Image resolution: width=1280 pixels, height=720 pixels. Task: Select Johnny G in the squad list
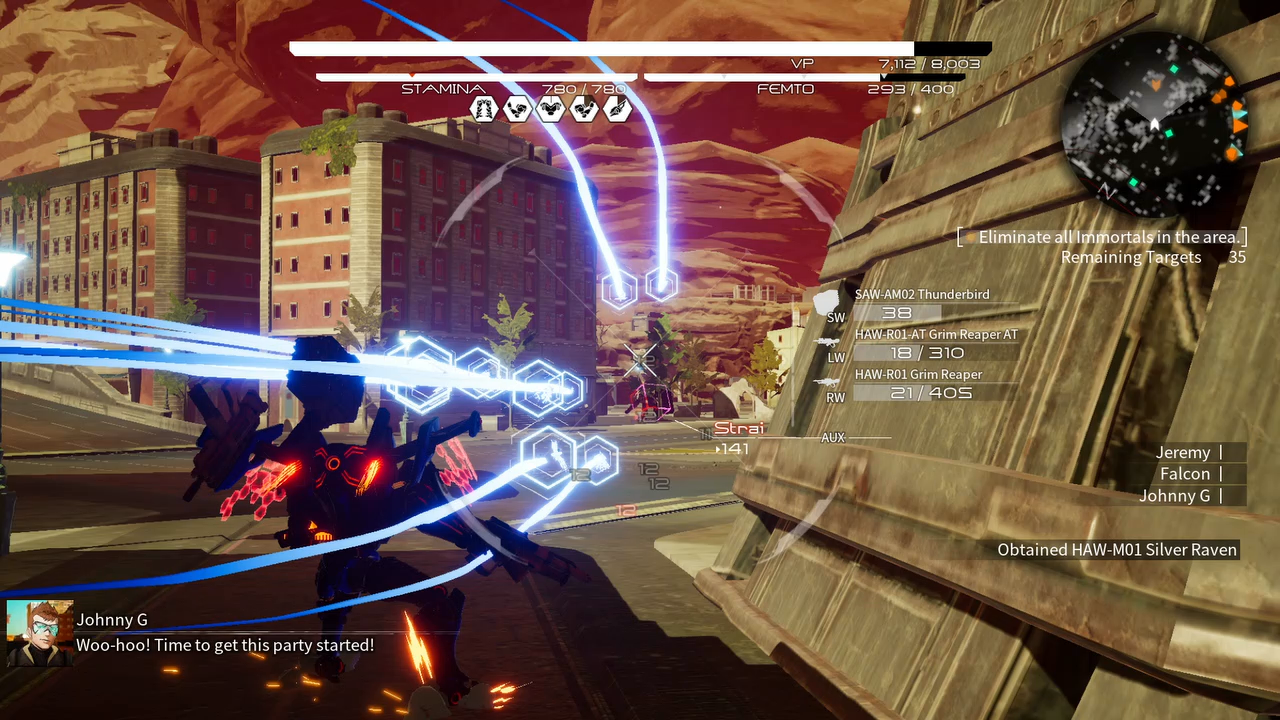(x=1175, y=496)
